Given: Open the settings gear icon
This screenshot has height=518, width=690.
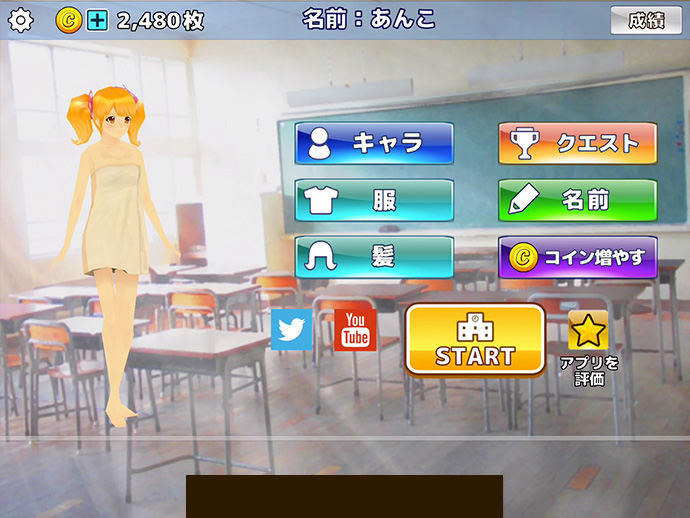Looking at the screenshot, I should (x=20, y=19).
